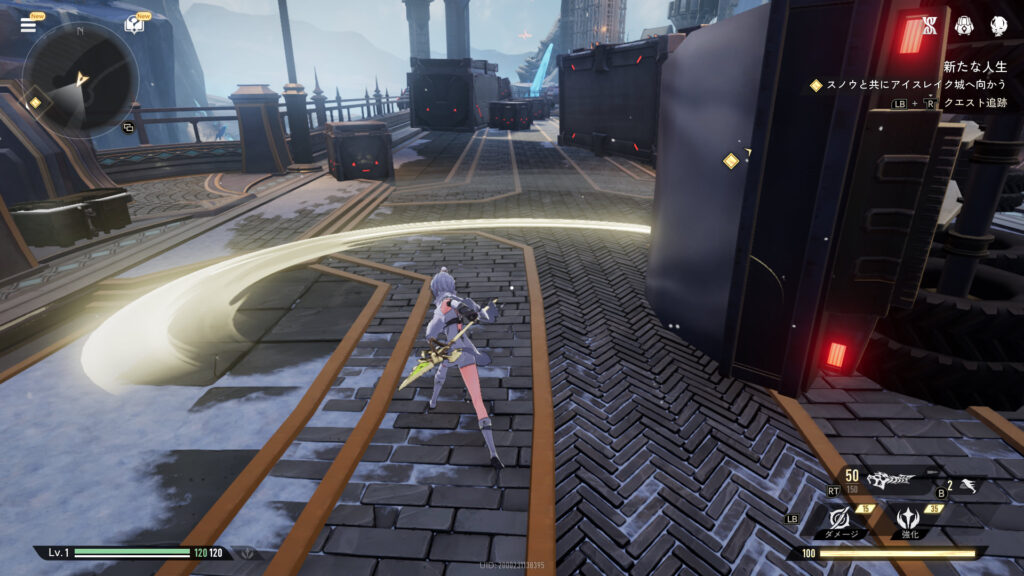The height and width of the screenshot is (576, 1024).
Task: Open the hamburger main menu
Action: point(28,25)
